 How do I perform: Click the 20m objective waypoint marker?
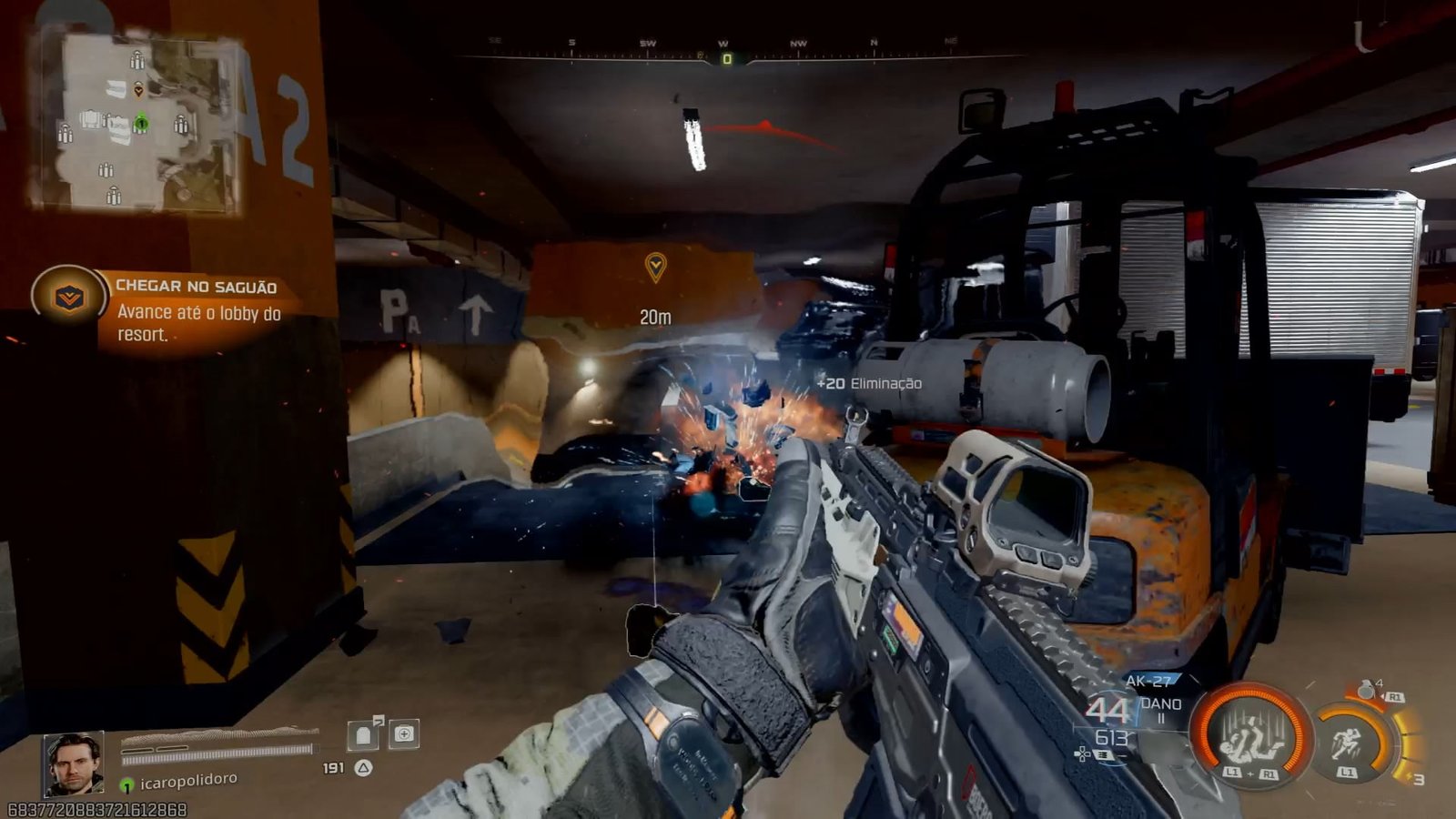tap(655, 268)
